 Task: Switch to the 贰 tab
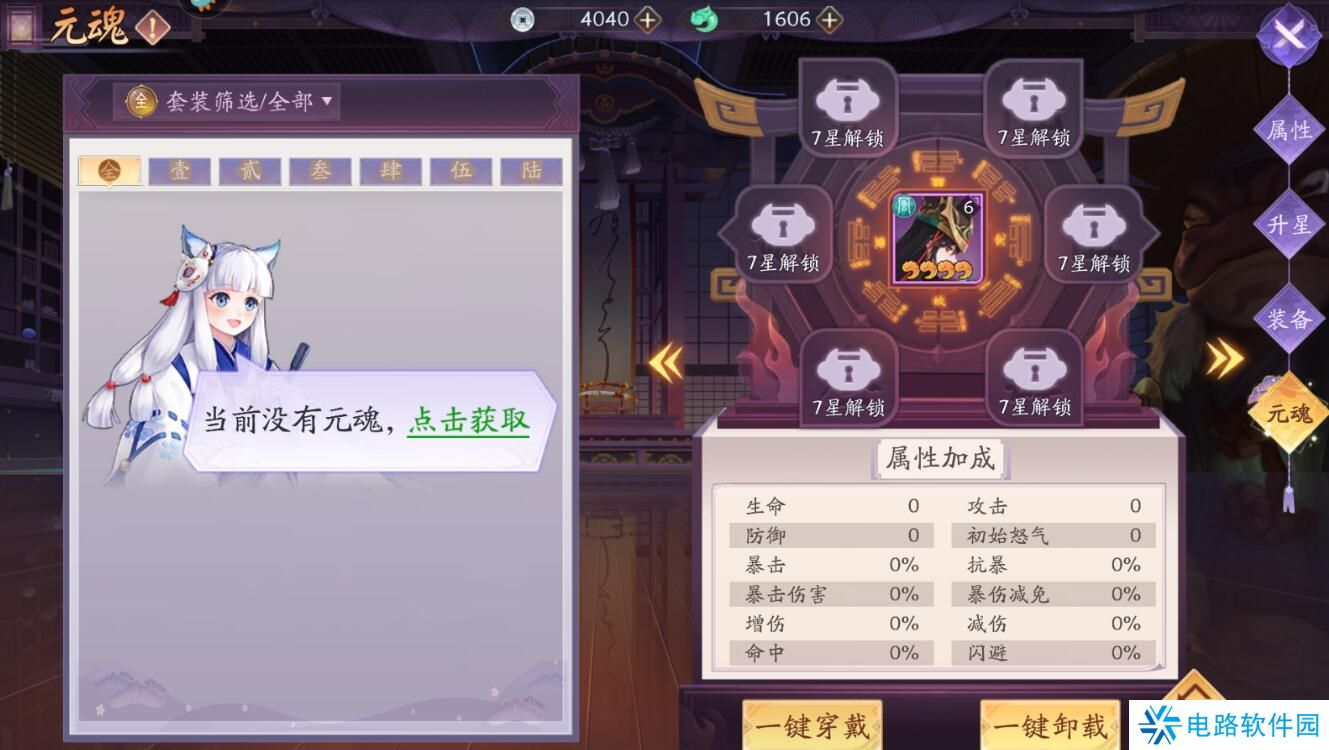(x=248, y=170)
